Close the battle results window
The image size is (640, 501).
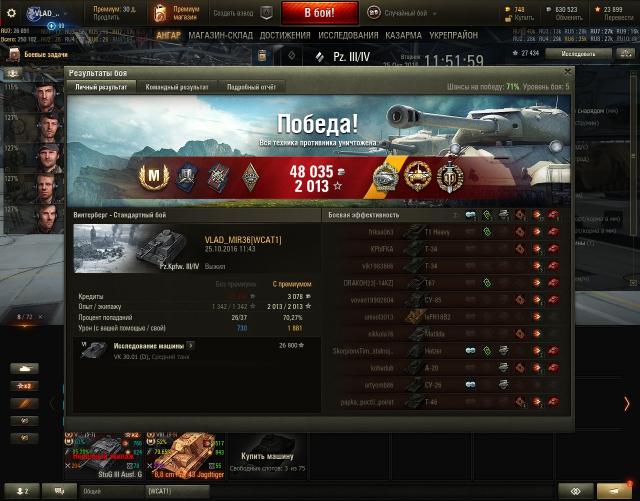click(569, 72)
